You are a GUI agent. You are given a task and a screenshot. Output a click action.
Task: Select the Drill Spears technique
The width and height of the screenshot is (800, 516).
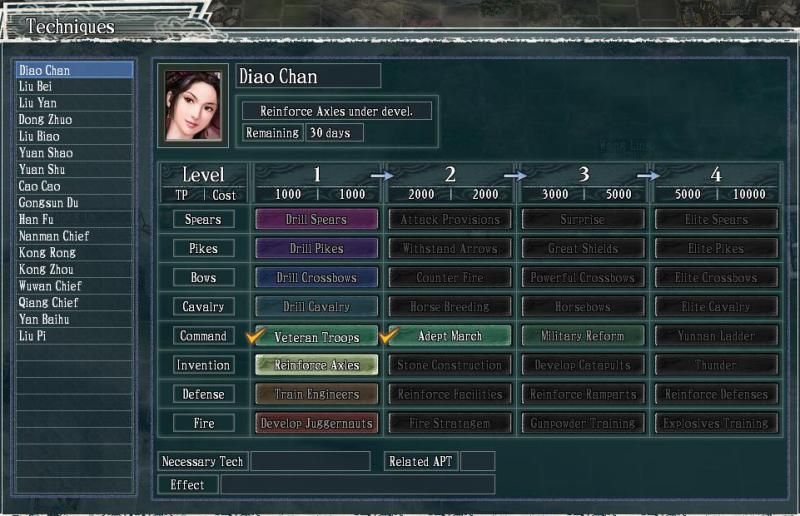pyautogui.click(x=317, y=219)
